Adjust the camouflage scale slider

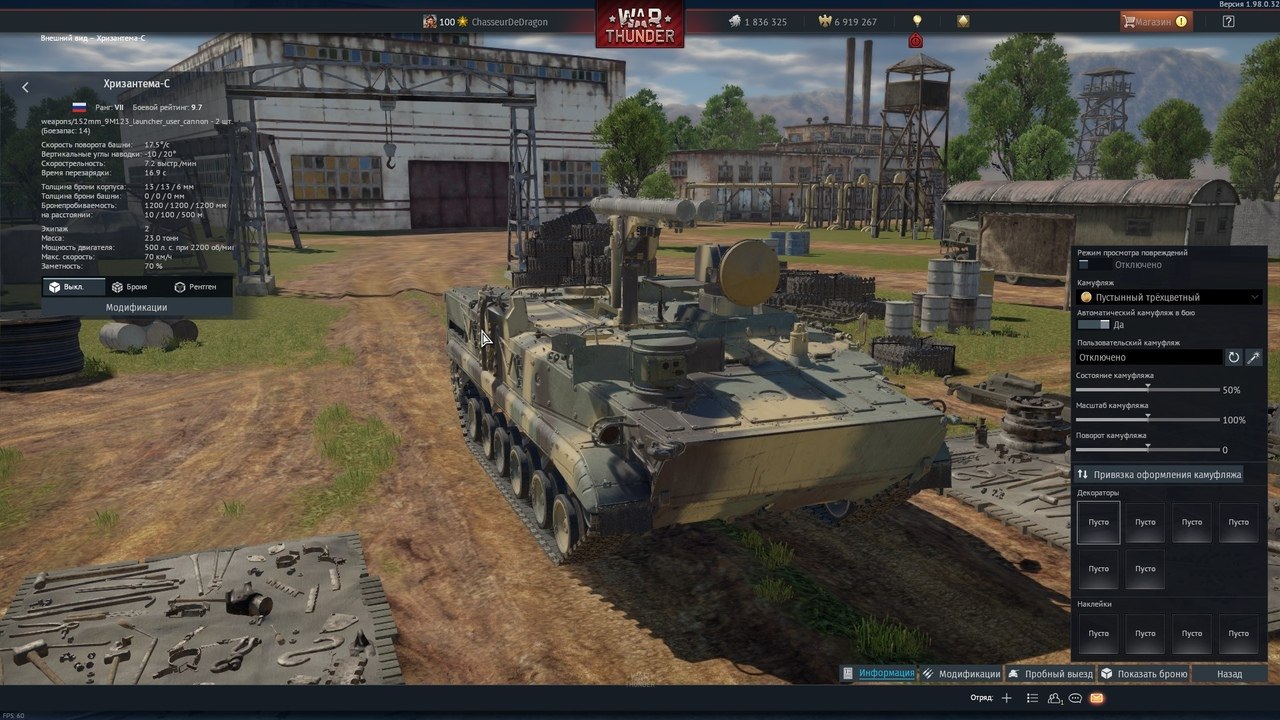[1148, 419]
